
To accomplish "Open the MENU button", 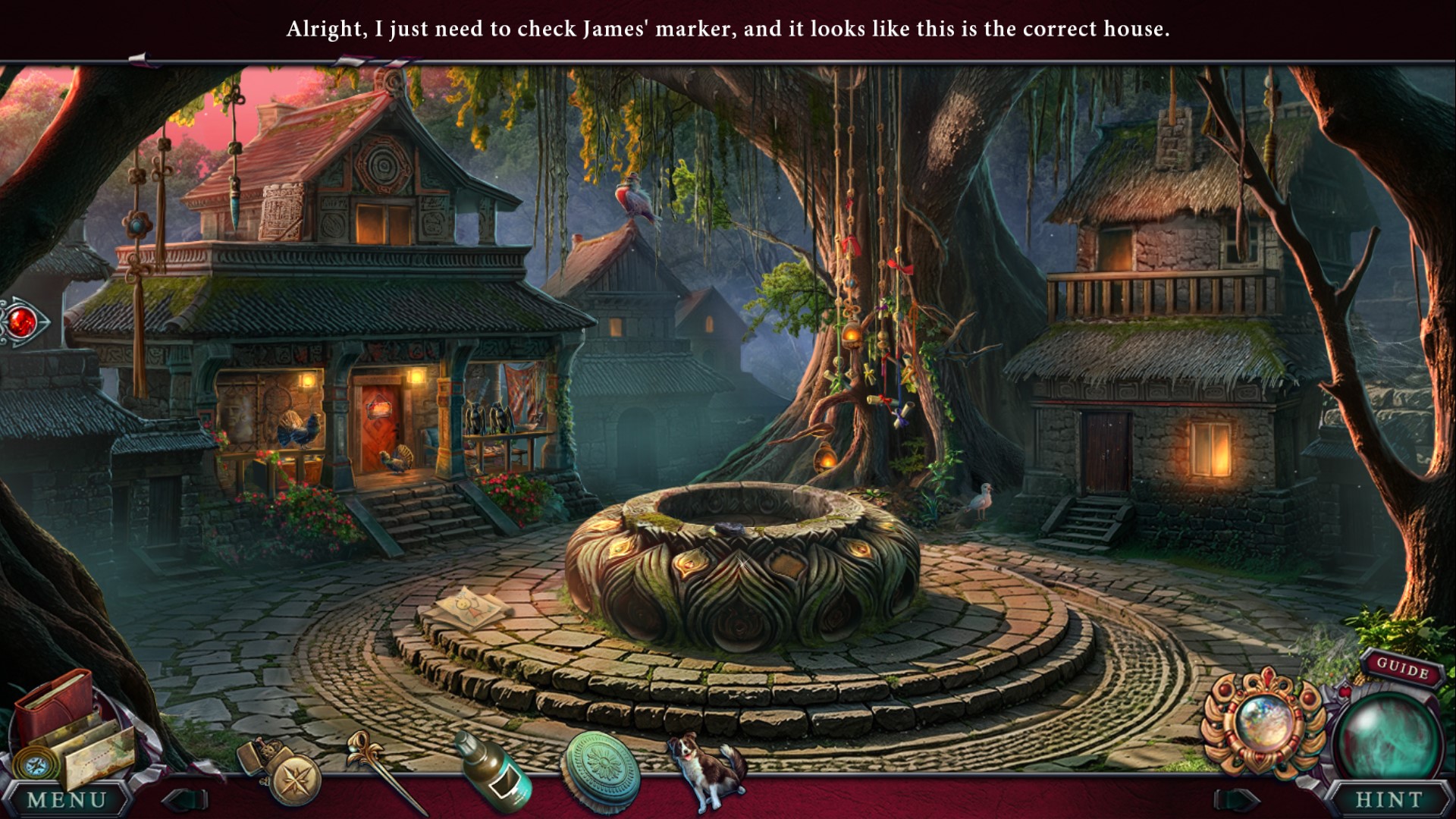I will pos(67,799).
